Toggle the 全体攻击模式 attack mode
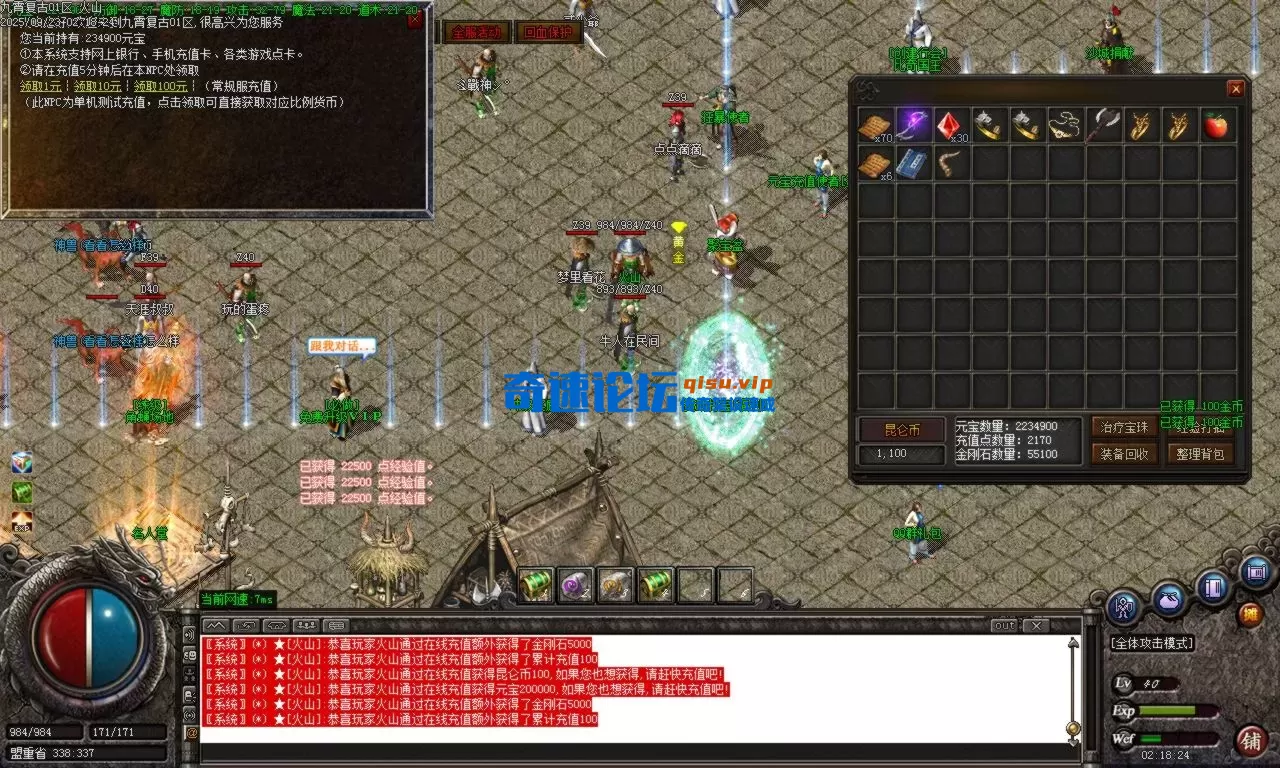Viewport: 1280px width, 768px height. [x=1152, y=643]
